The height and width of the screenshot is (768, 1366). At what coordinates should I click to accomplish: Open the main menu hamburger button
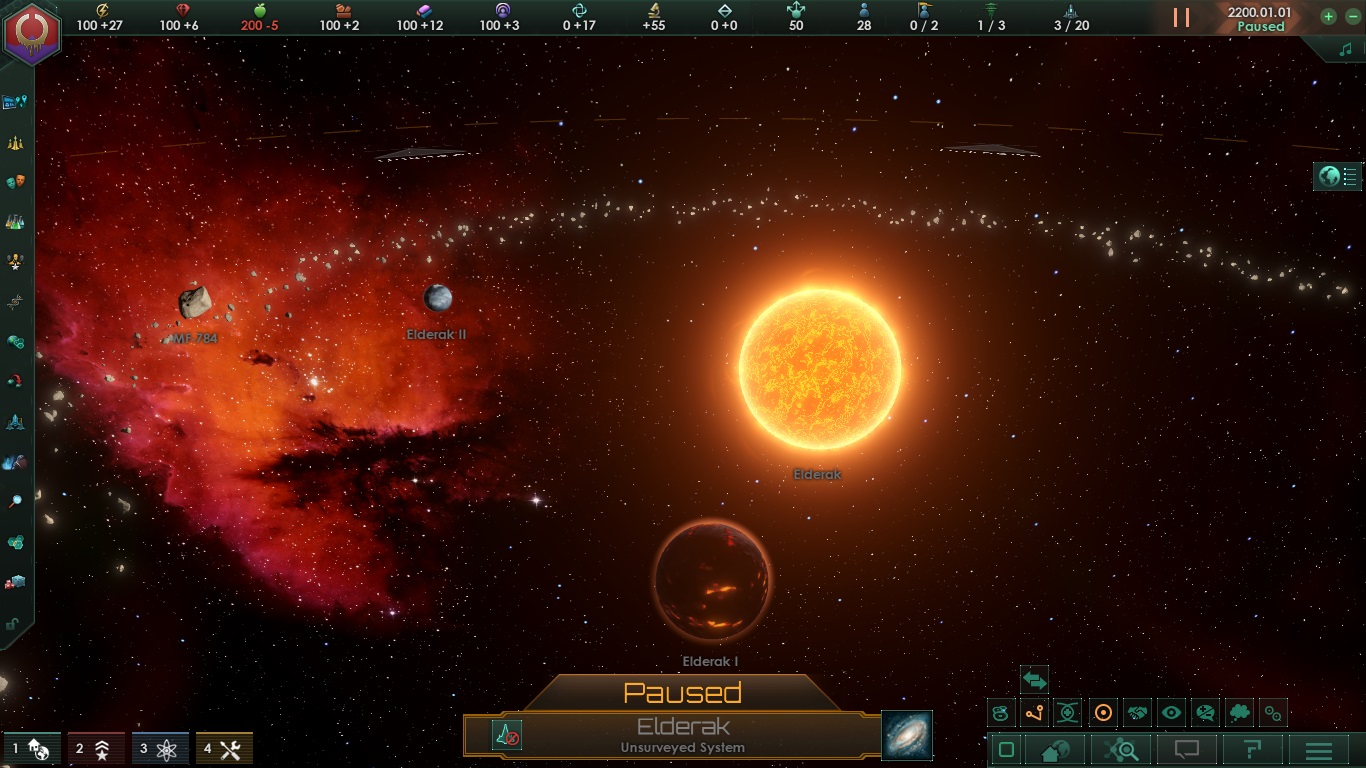point(1319,750)
